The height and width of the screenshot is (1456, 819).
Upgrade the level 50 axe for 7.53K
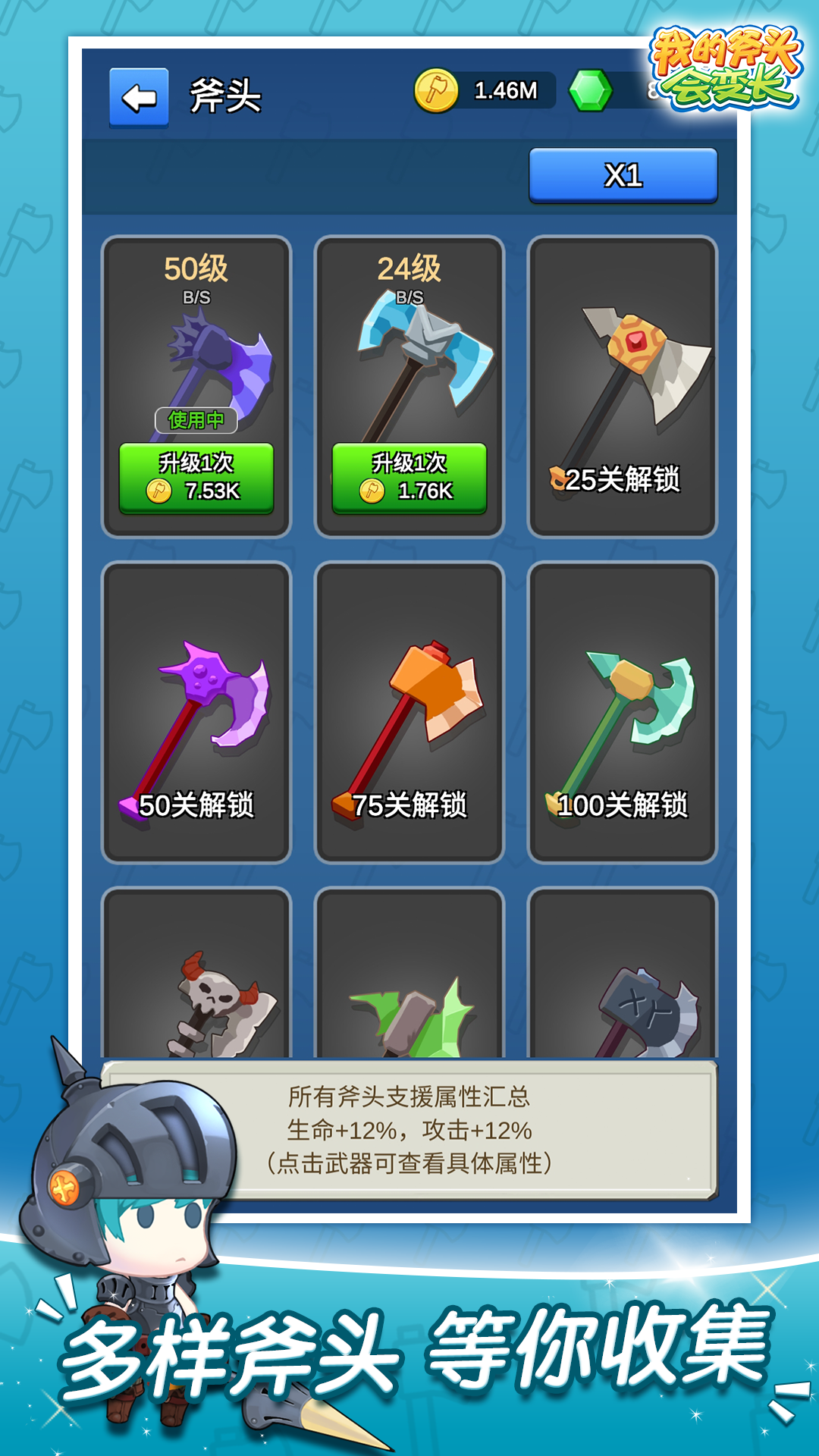(x=196, y=478)
